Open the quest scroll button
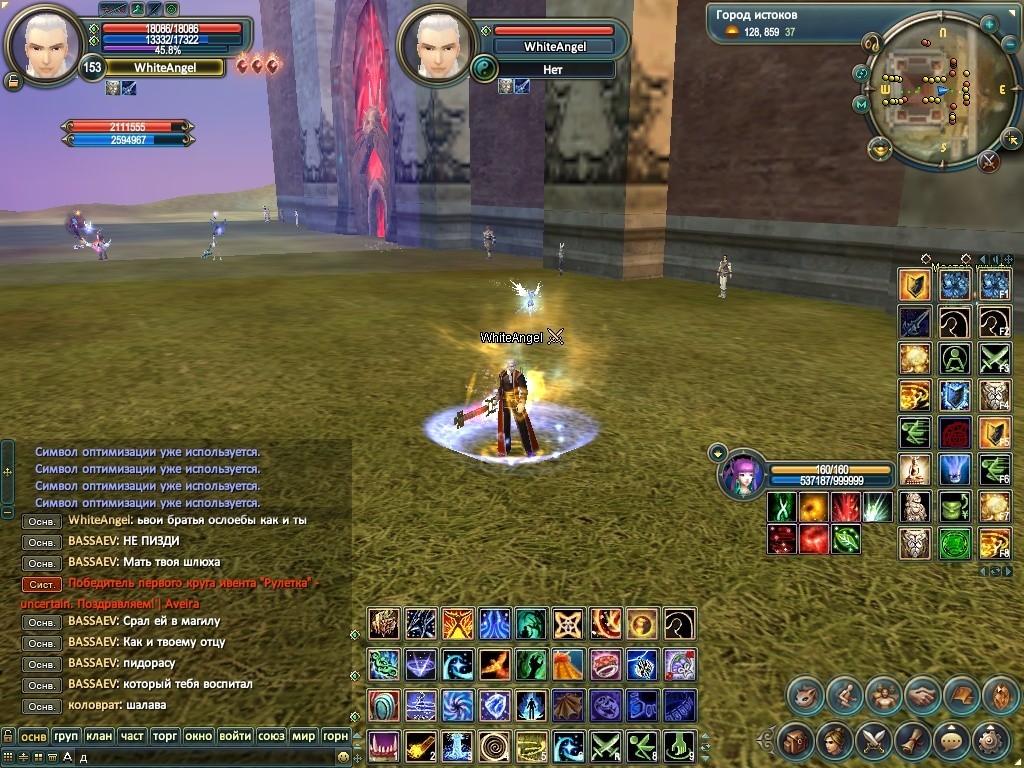The width and height of the screenshot is (1024, 768). pyautogui.click(x=911, y=741)
